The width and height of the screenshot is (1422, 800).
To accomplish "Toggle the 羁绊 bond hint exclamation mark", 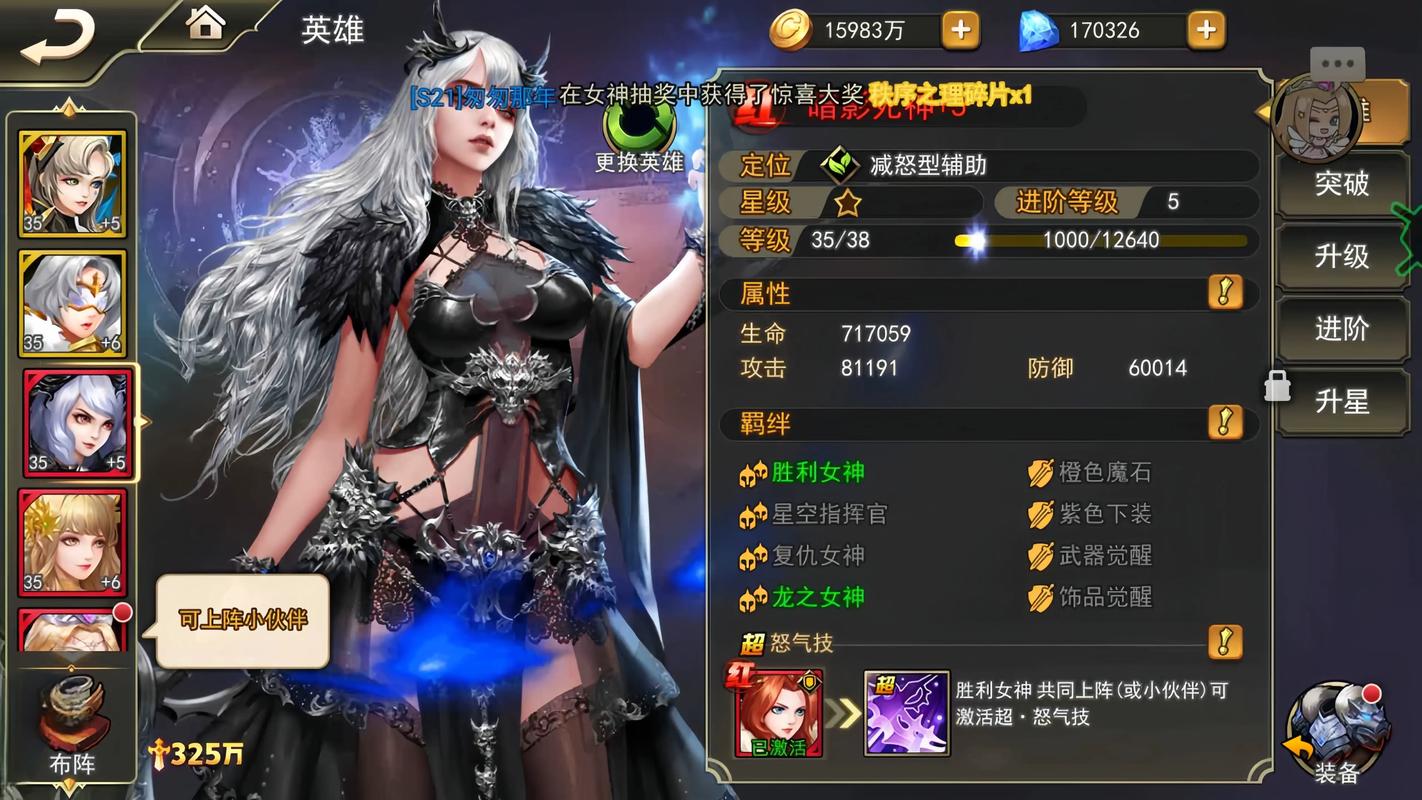I will coord(1227,423).
